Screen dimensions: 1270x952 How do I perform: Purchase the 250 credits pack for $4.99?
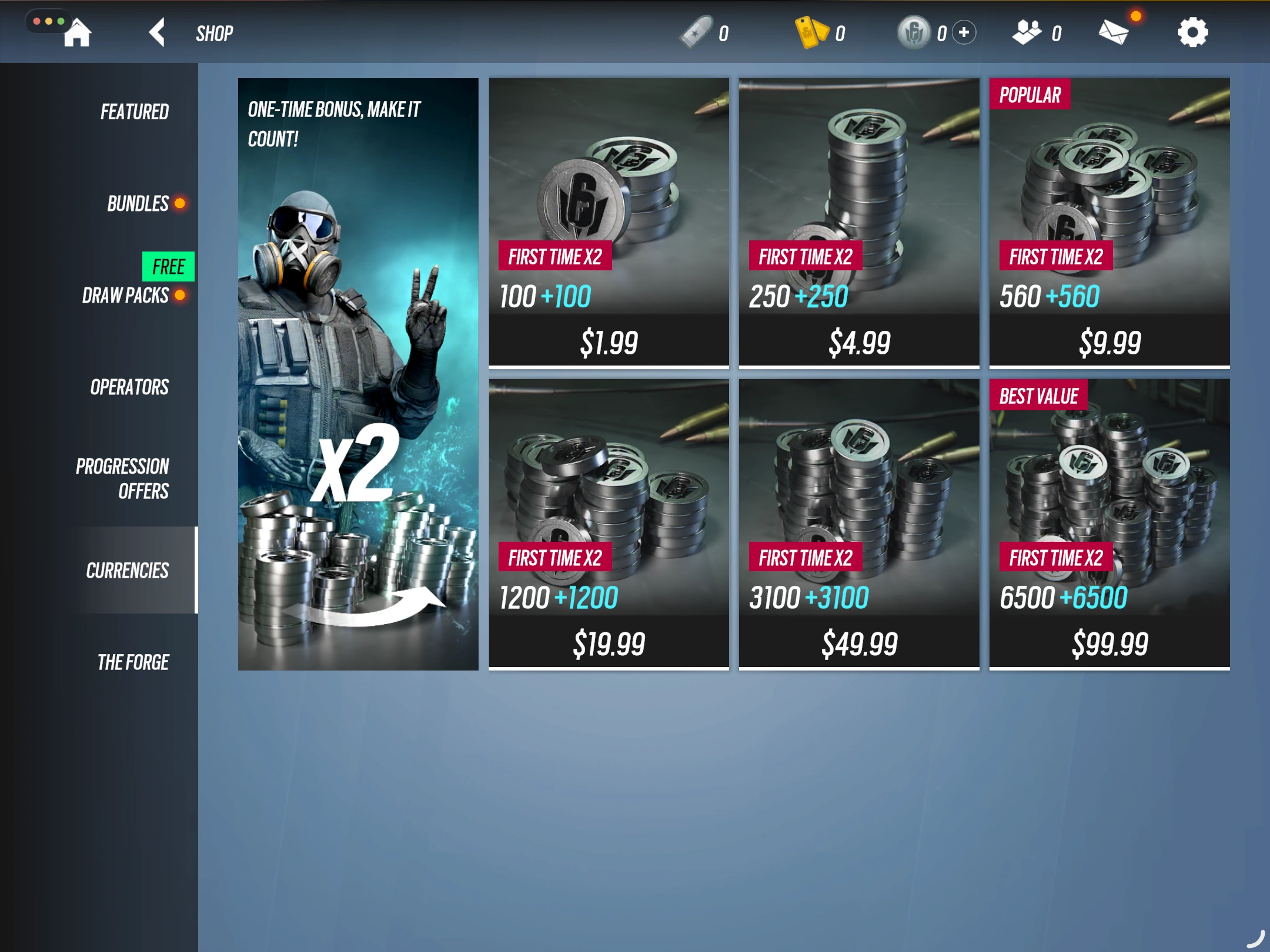[859, 223]
